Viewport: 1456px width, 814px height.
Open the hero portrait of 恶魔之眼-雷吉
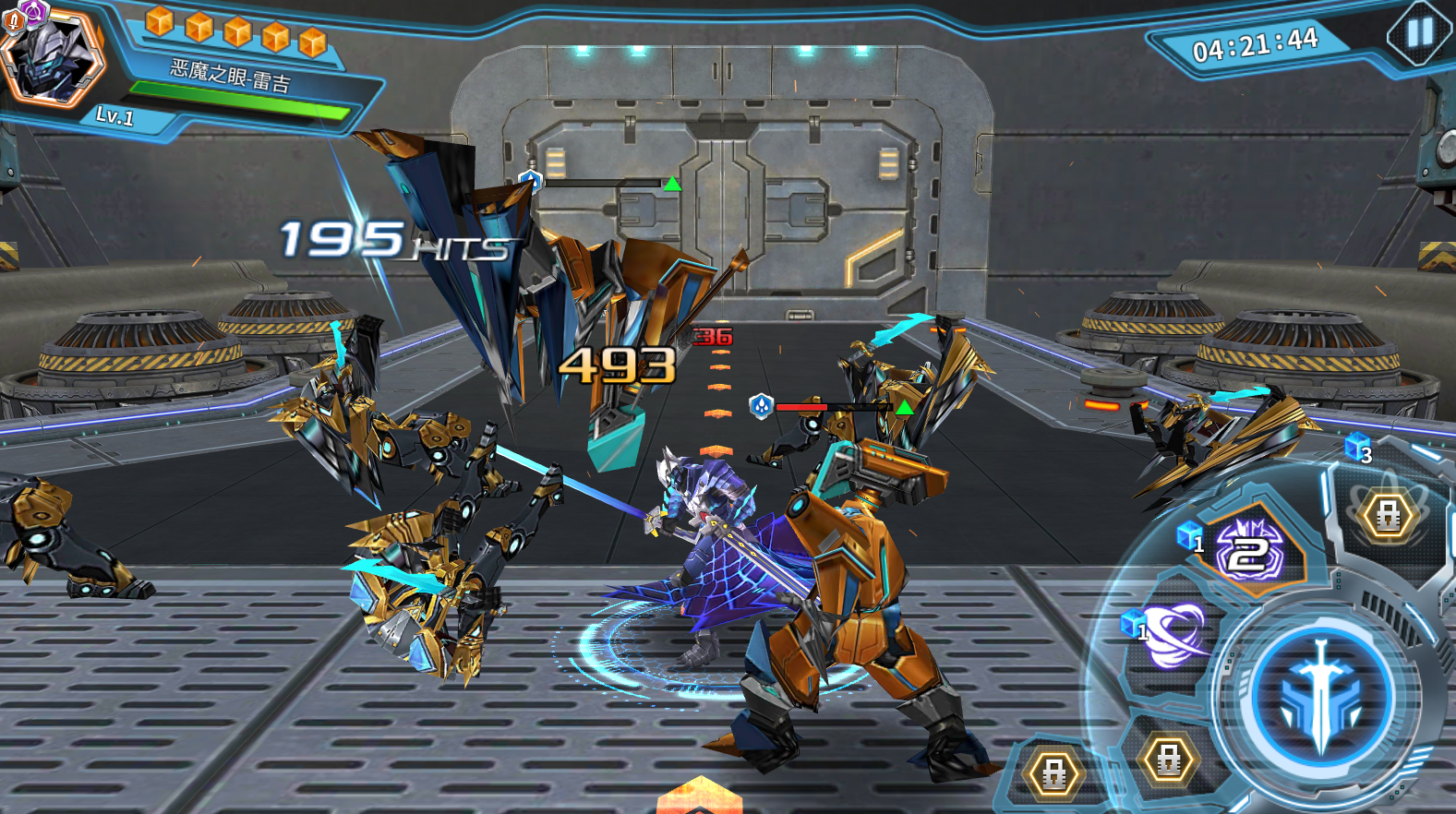click(x=51, y=58)
